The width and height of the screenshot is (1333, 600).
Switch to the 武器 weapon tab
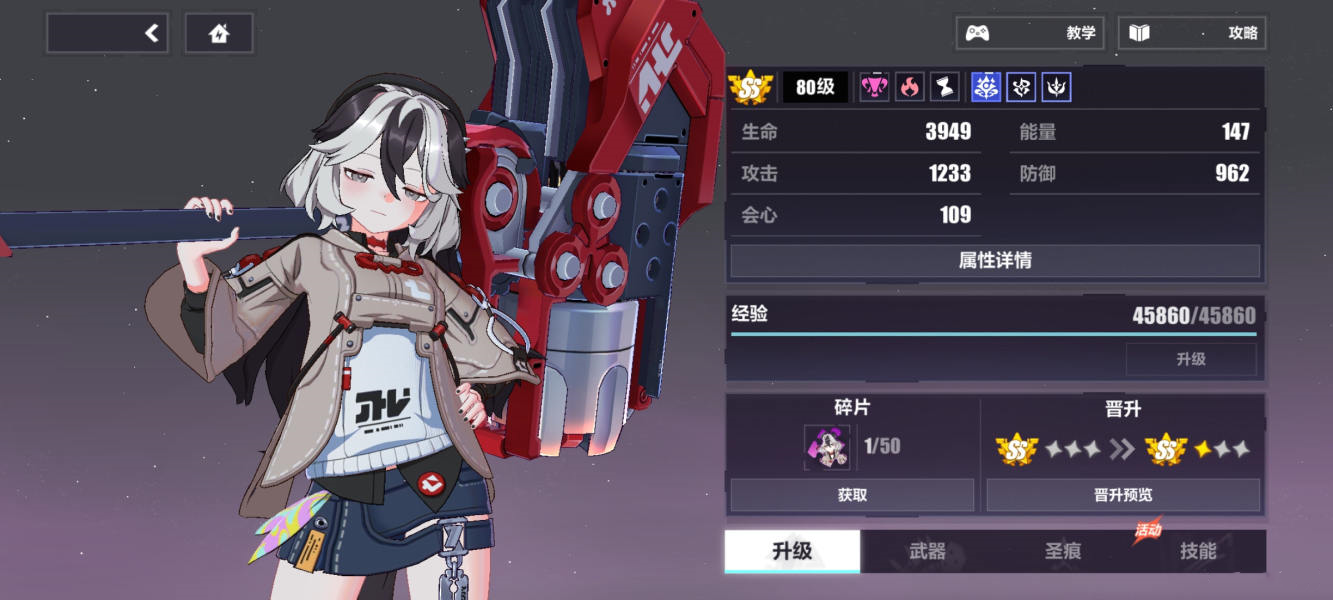pyautogui.click(x=927, y=551)
